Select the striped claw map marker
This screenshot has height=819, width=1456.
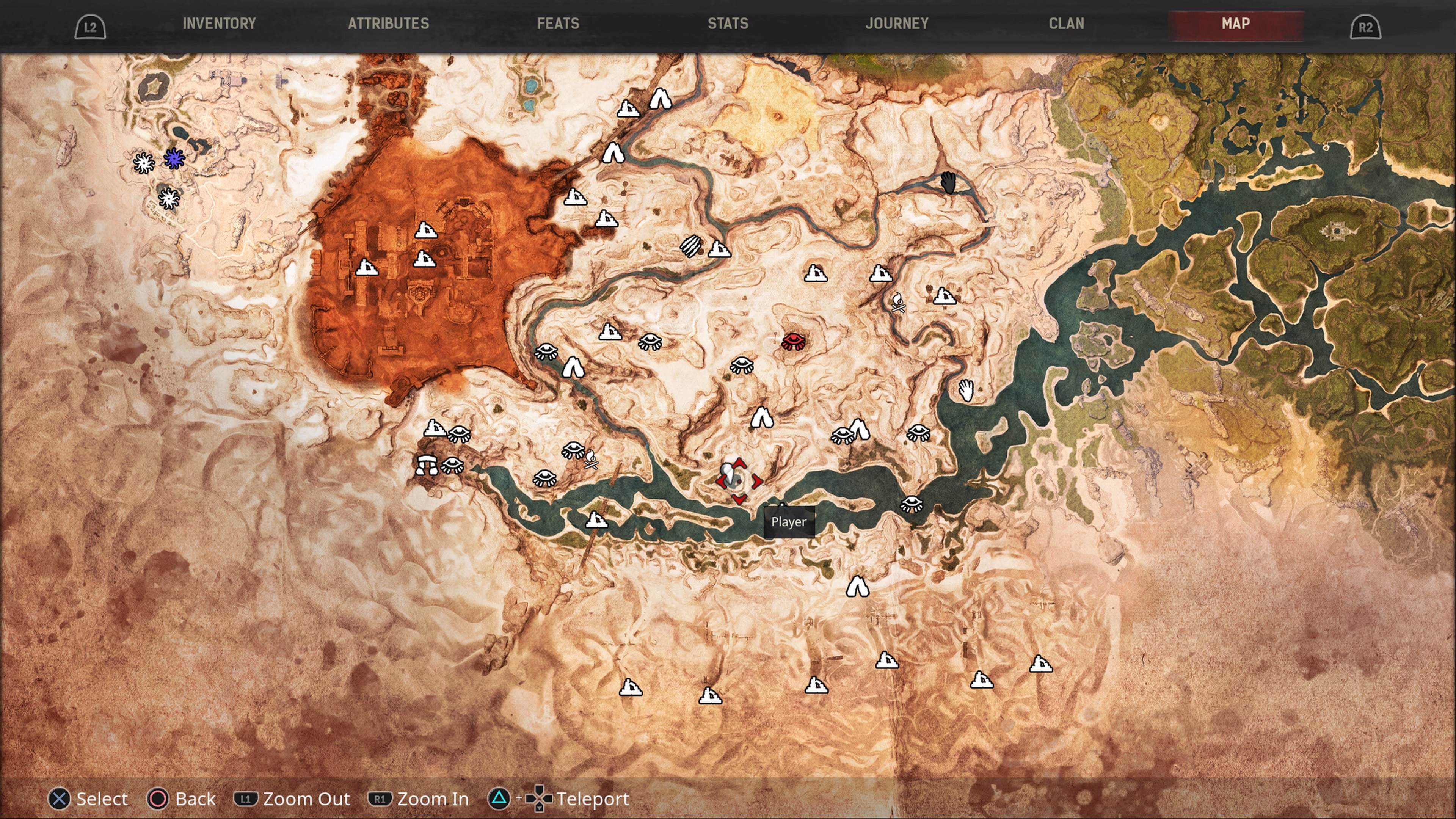[x=691, y=246]
